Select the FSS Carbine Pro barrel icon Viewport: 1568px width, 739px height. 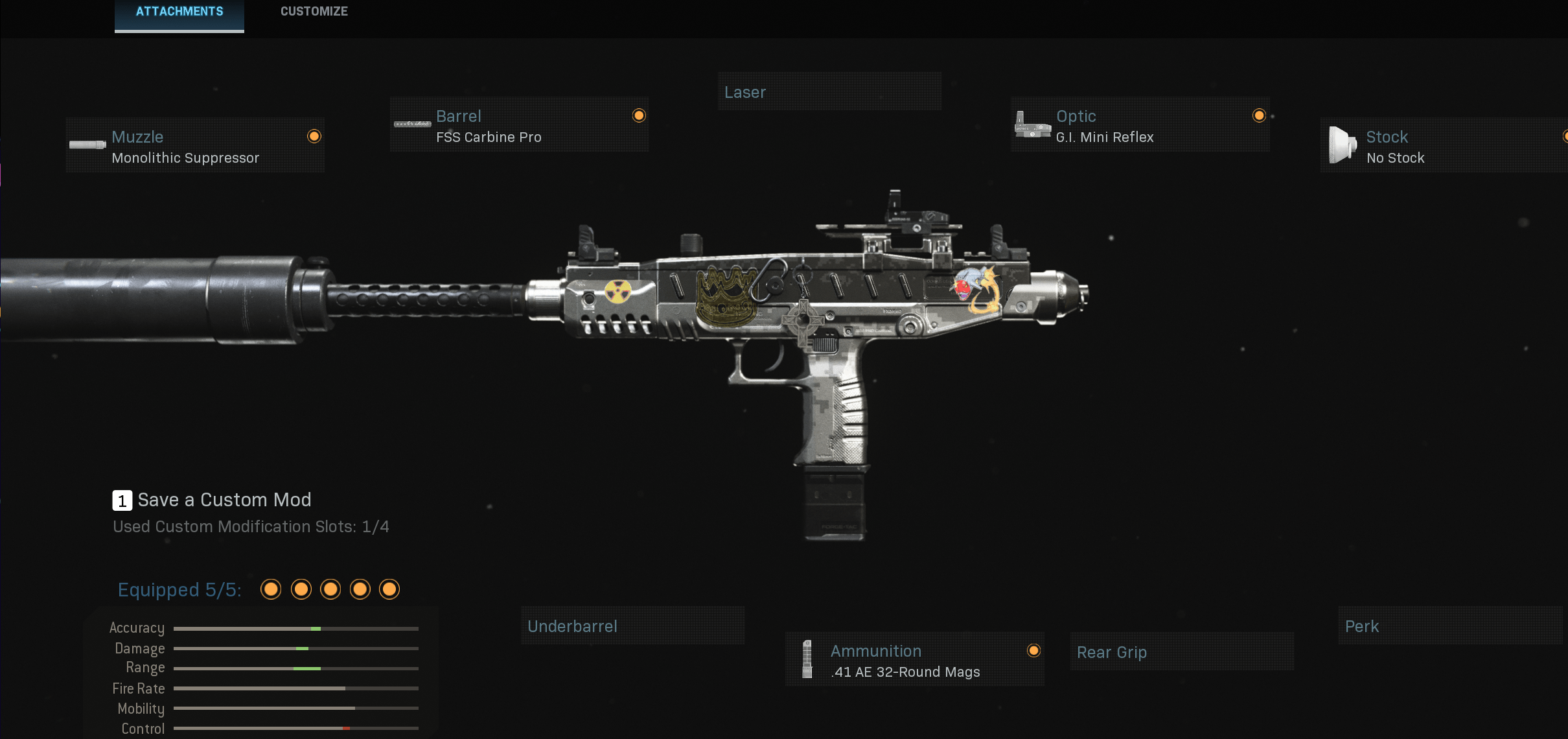[x=411, y=123]
